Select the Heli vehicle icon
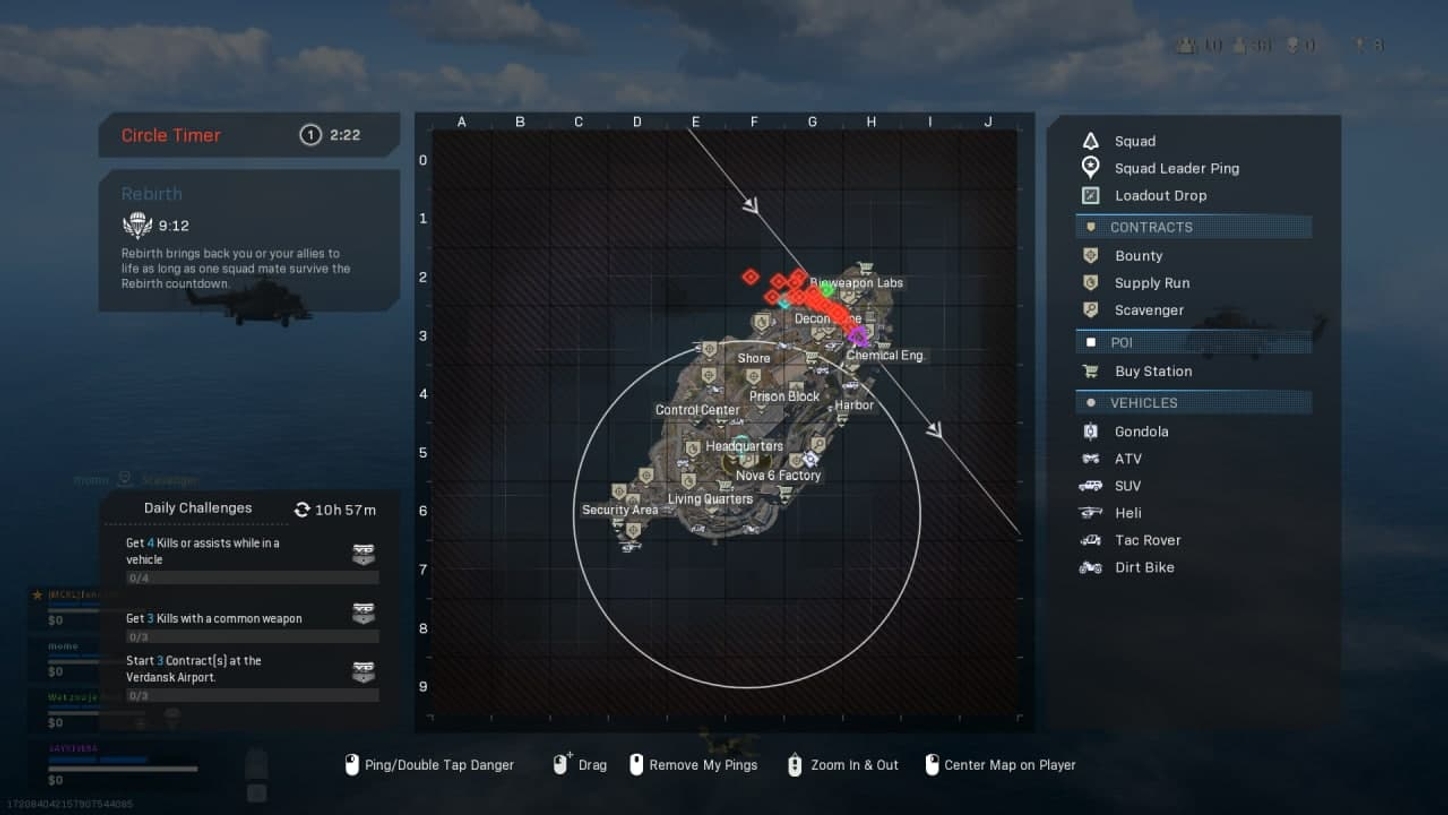Screen dimensions: 1448x815 tap(1089, 512)
